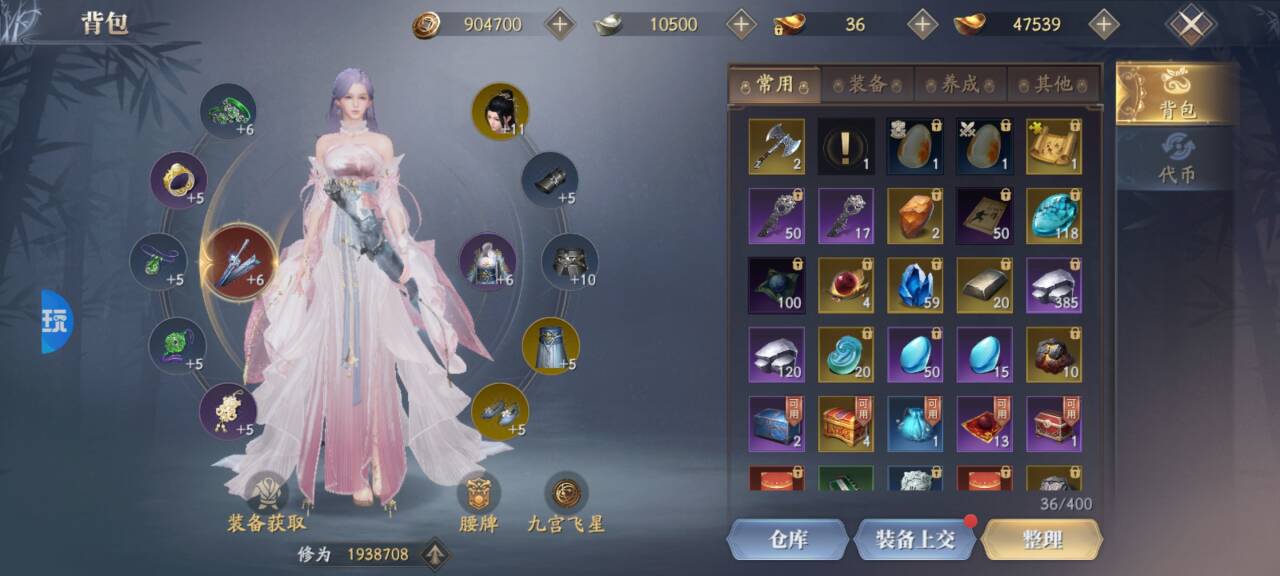This screenshot has width=1280, height=576.
Task: Select the blue crystal item with 59
Action: (x=915, y=285)
